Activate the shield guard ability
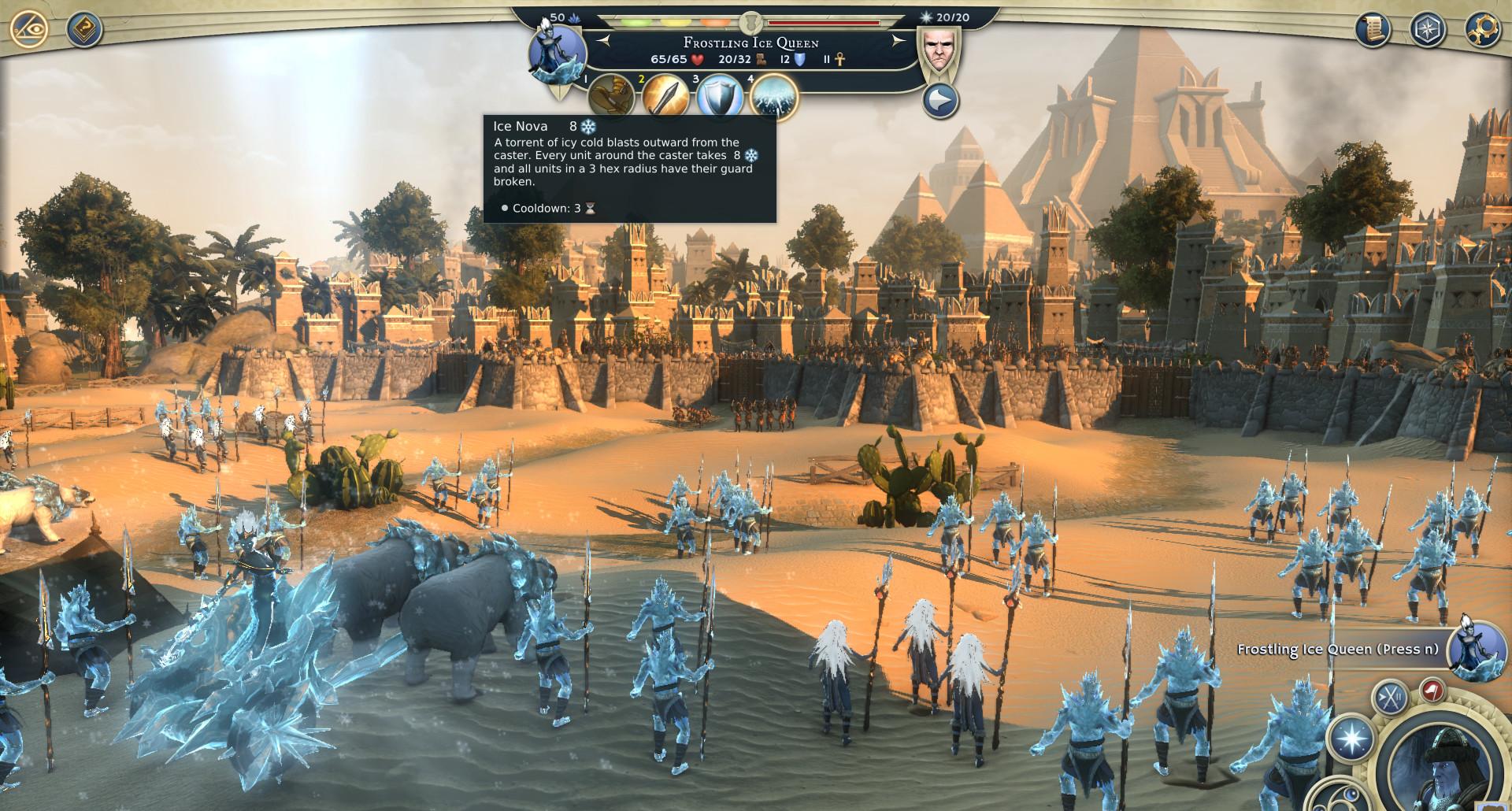The height and width of the screenshot is (811, 1512). point(720,97)
